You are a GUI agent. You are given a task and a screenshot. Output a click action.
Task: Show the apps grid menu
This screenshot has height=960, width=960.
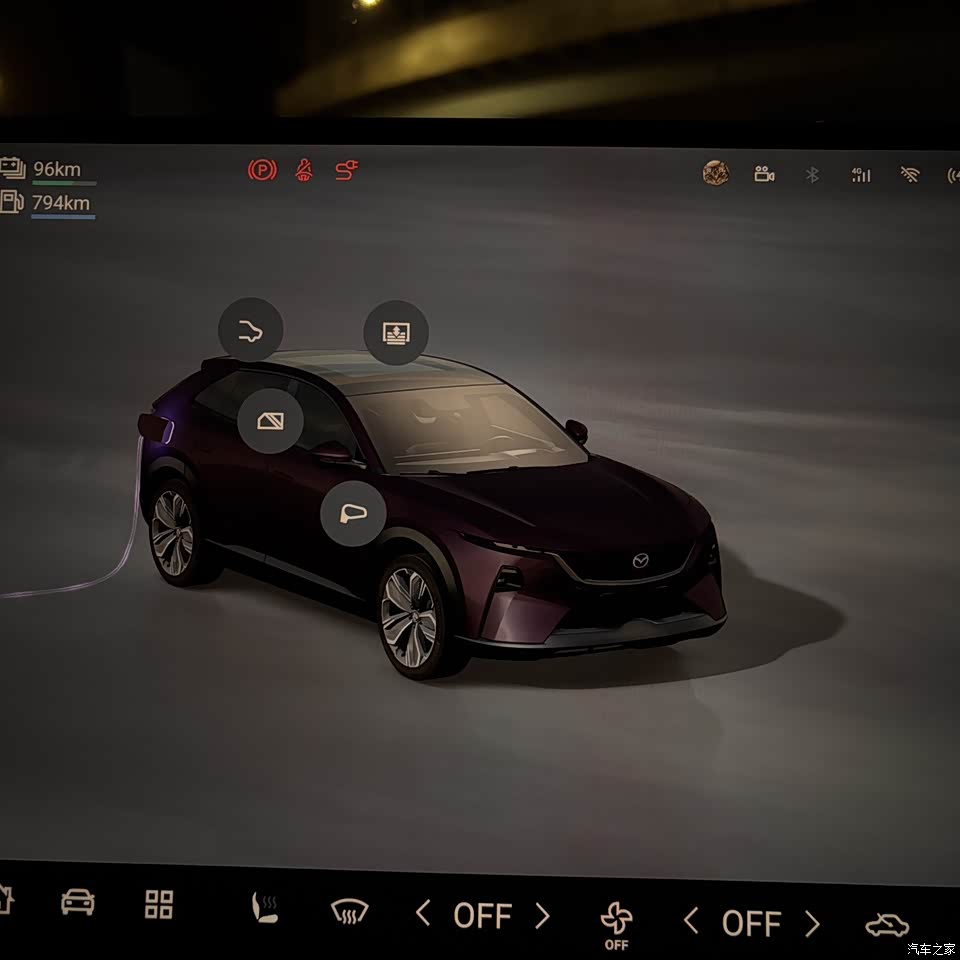(x=159, y=904)
